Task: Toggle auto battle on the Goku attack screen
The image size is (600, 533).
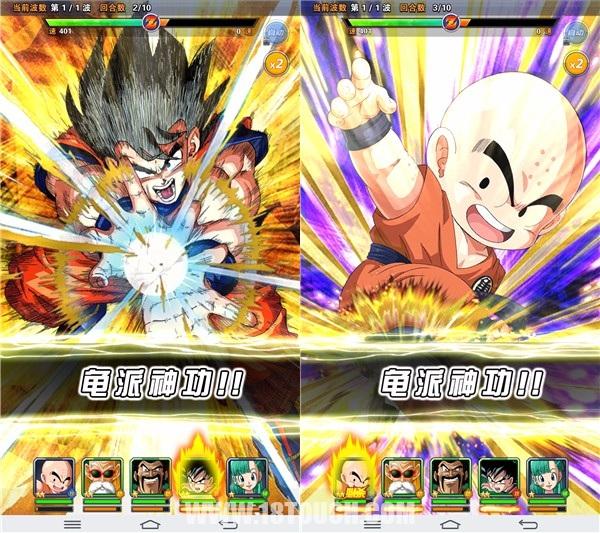Action: (277, 32)
